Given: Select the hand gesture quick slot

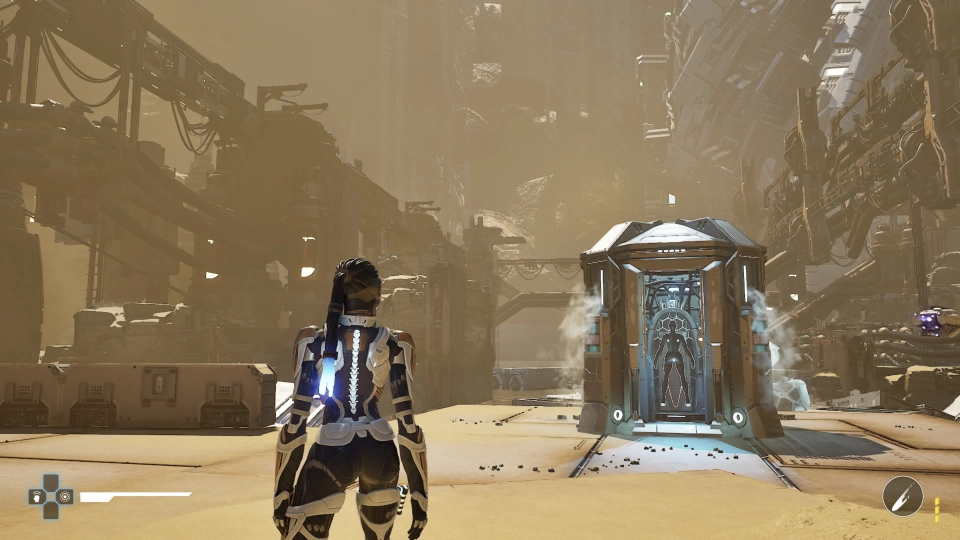Looking at the screenshot, I should 37,496.
